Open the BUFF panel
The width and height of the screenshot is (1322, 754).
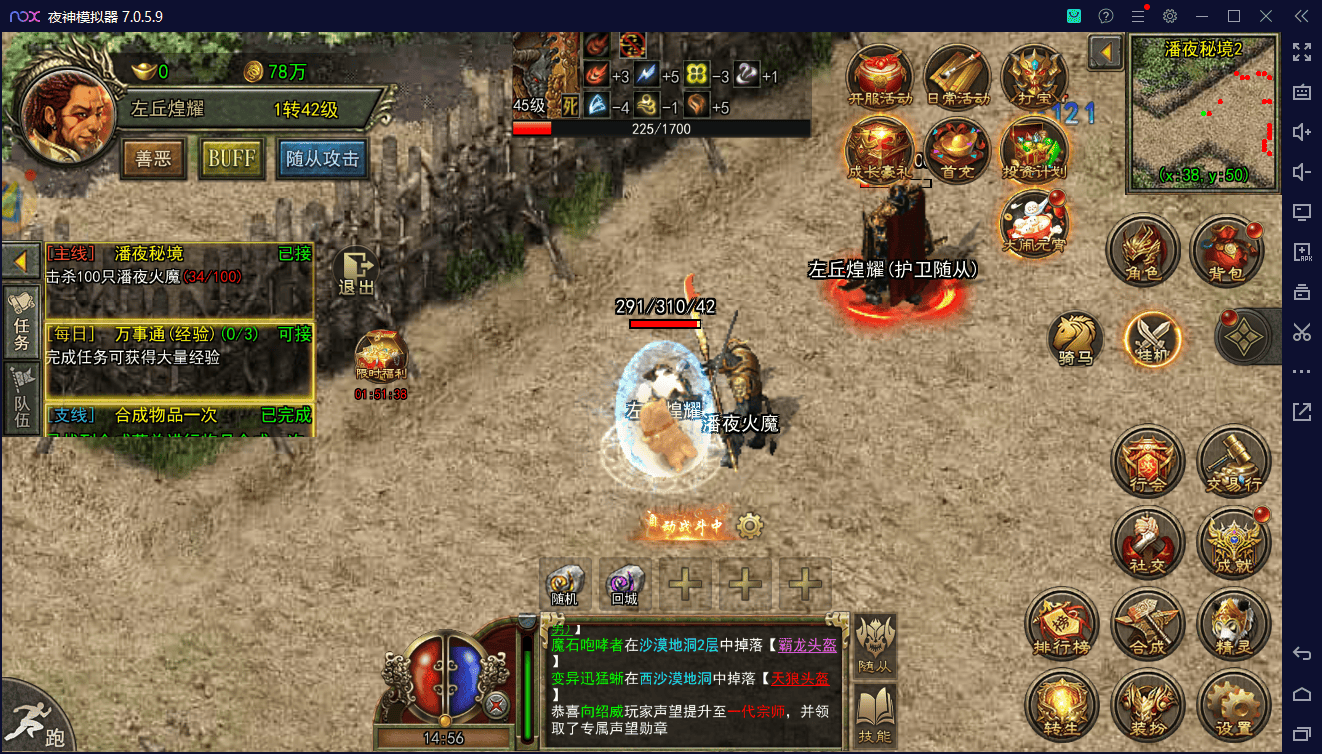click(232, 159)
